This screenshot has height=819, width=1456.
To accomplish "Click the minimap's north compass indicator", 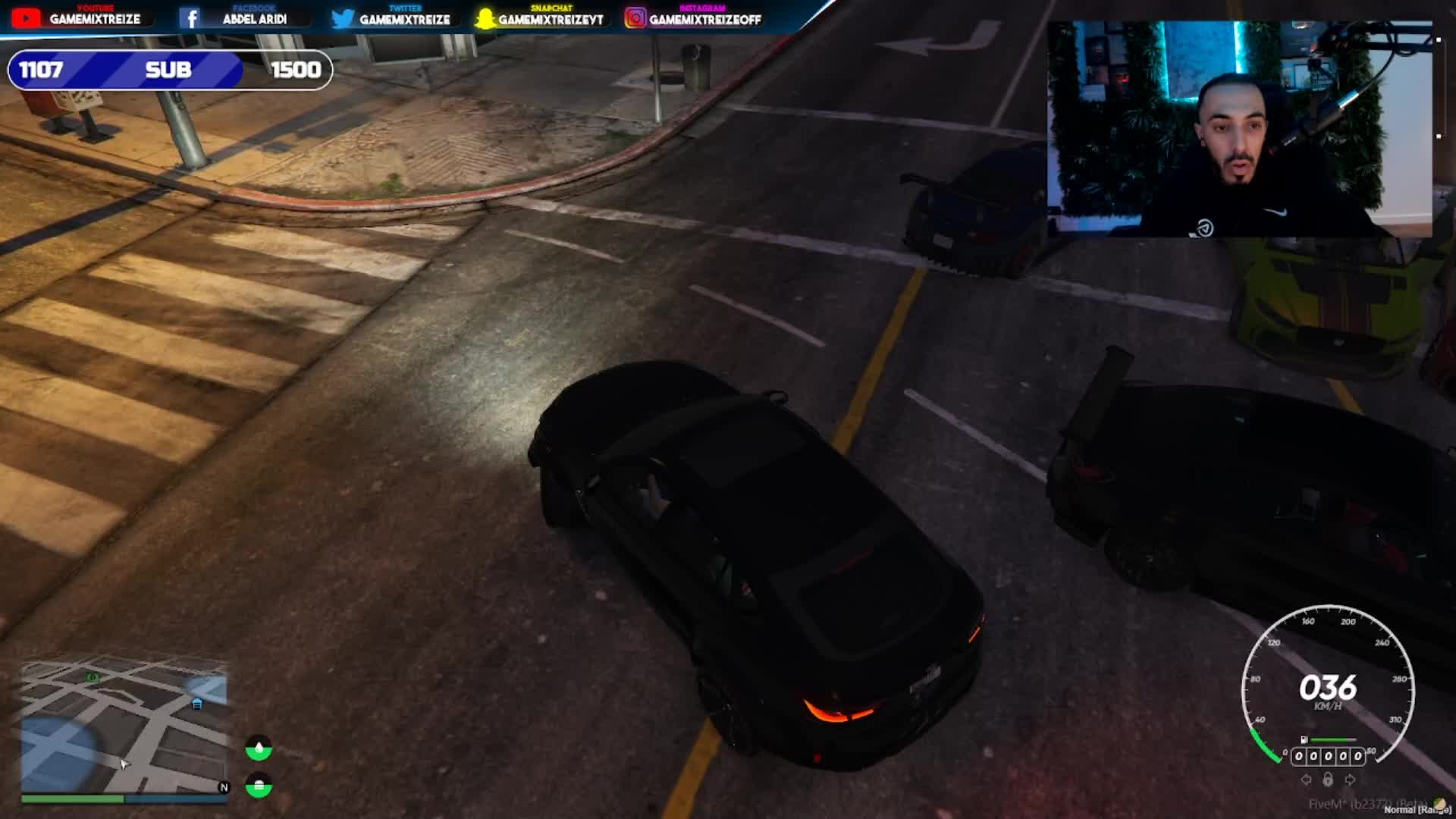I will (x=224, y=787).
